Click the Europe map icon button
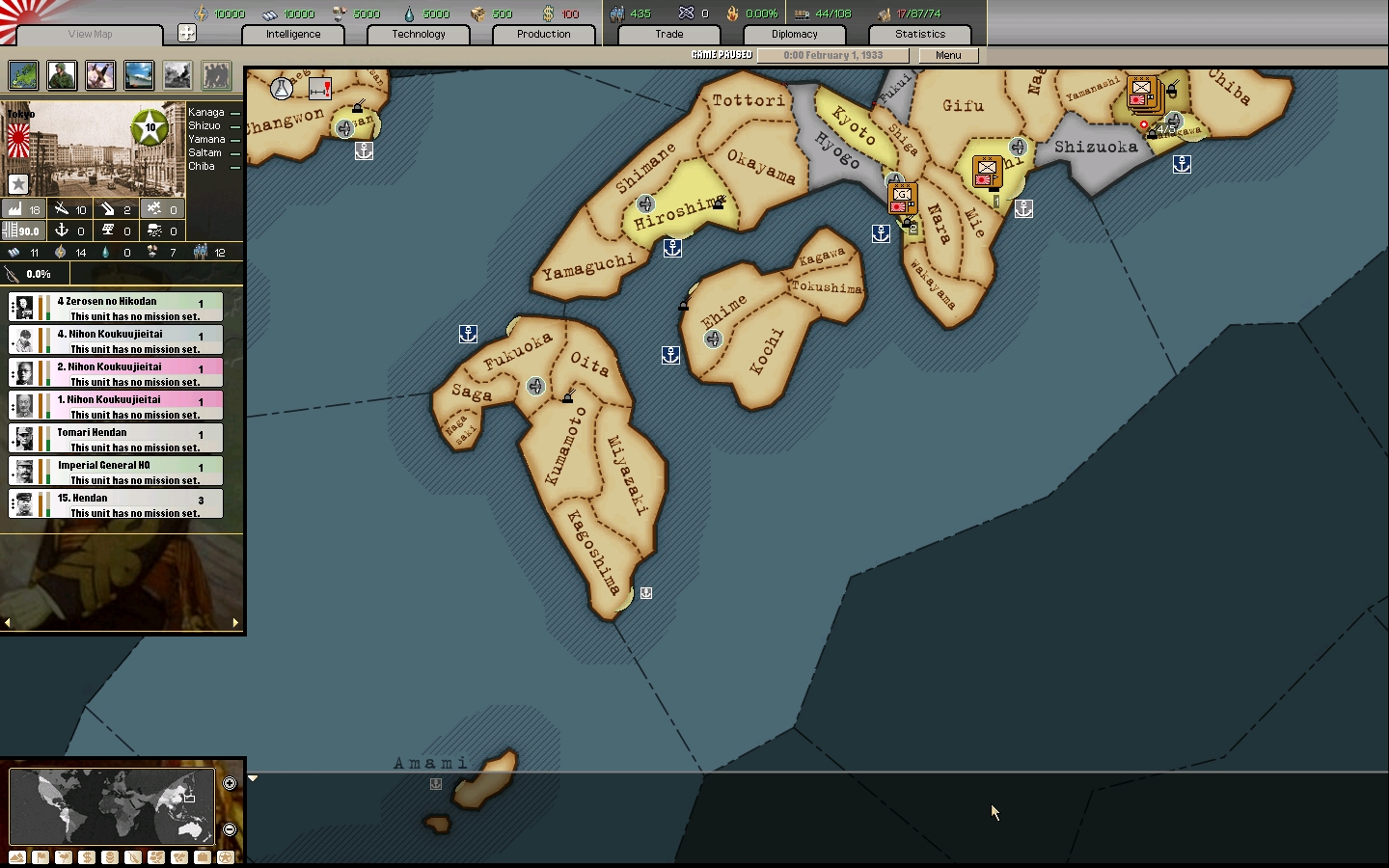 pos(23,75)
